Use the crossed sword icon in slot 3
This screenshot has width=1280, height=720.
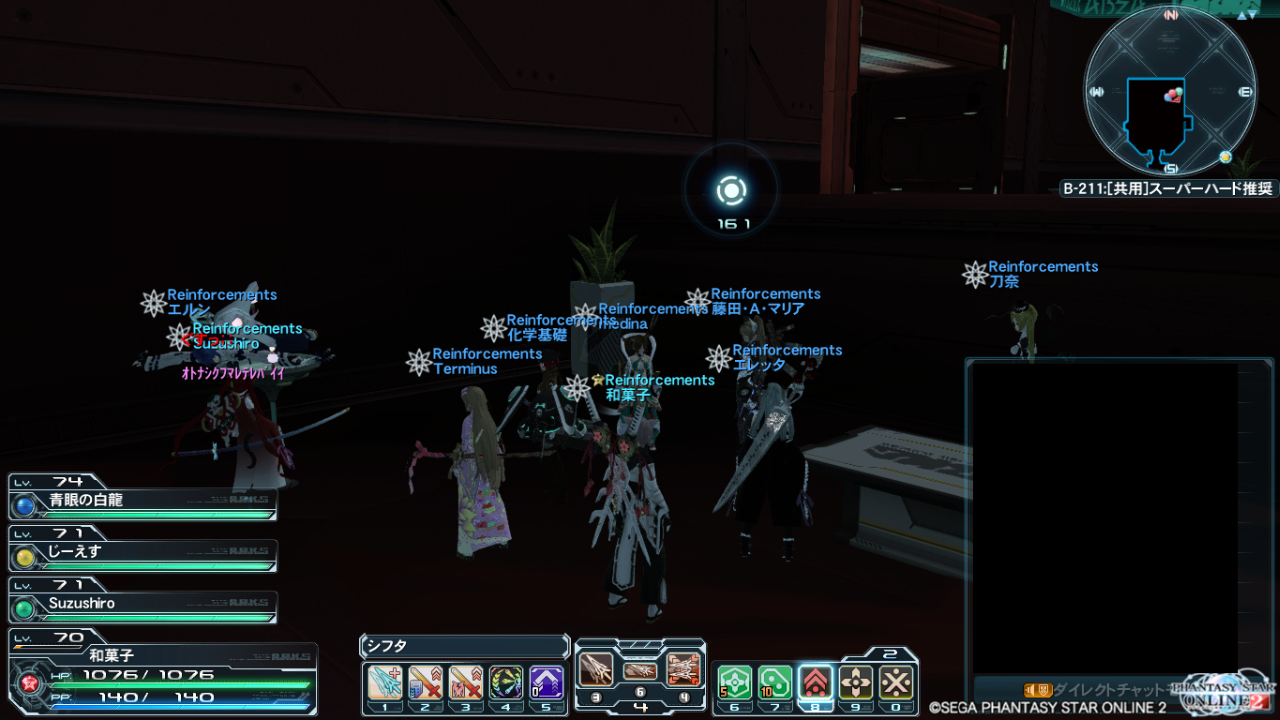[x=465, y=682]
